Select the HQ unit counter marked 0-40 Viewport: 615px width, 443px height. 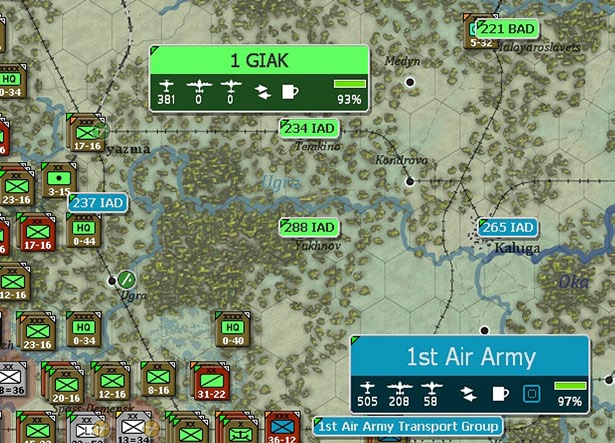point(231,329)
